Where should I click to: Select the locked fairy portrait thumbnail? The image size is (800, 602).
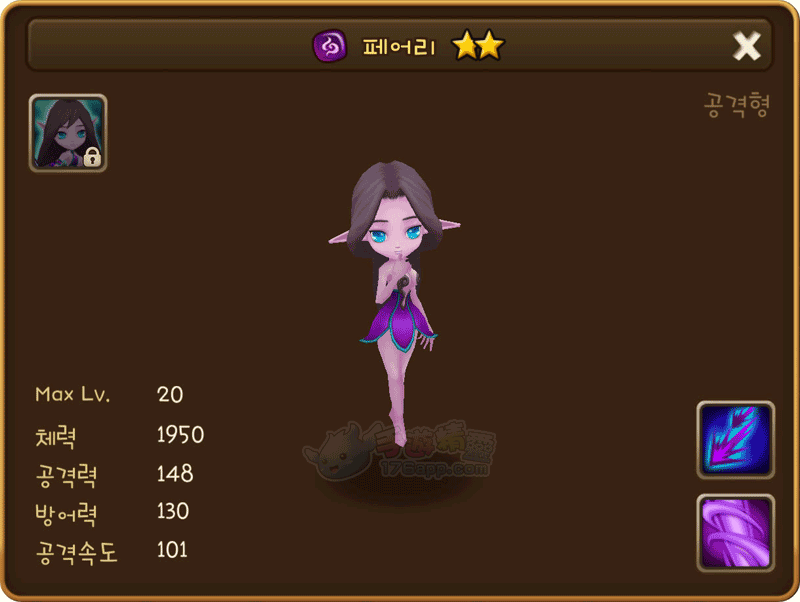coord(68,133)
